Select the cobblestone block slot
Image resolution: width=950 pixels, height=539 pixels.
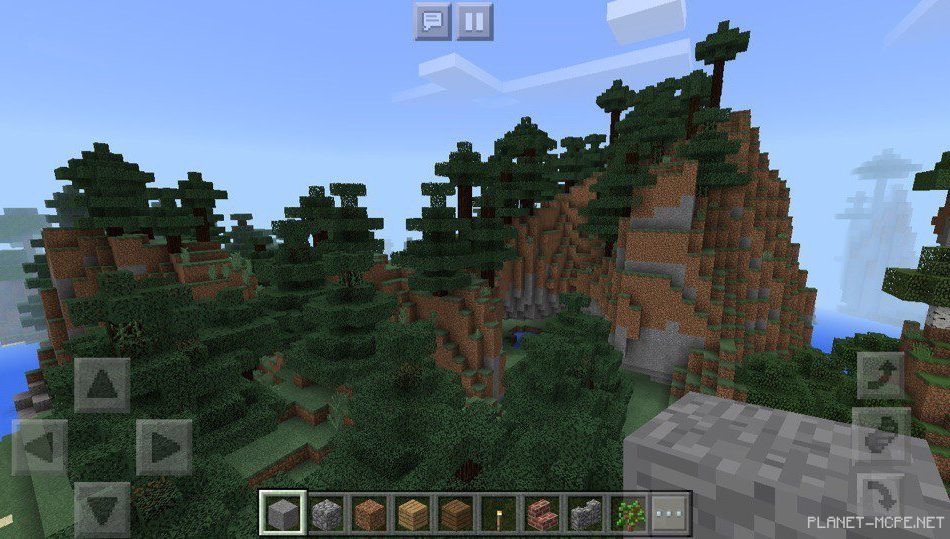pyautogui.click(x=326, y=514)
